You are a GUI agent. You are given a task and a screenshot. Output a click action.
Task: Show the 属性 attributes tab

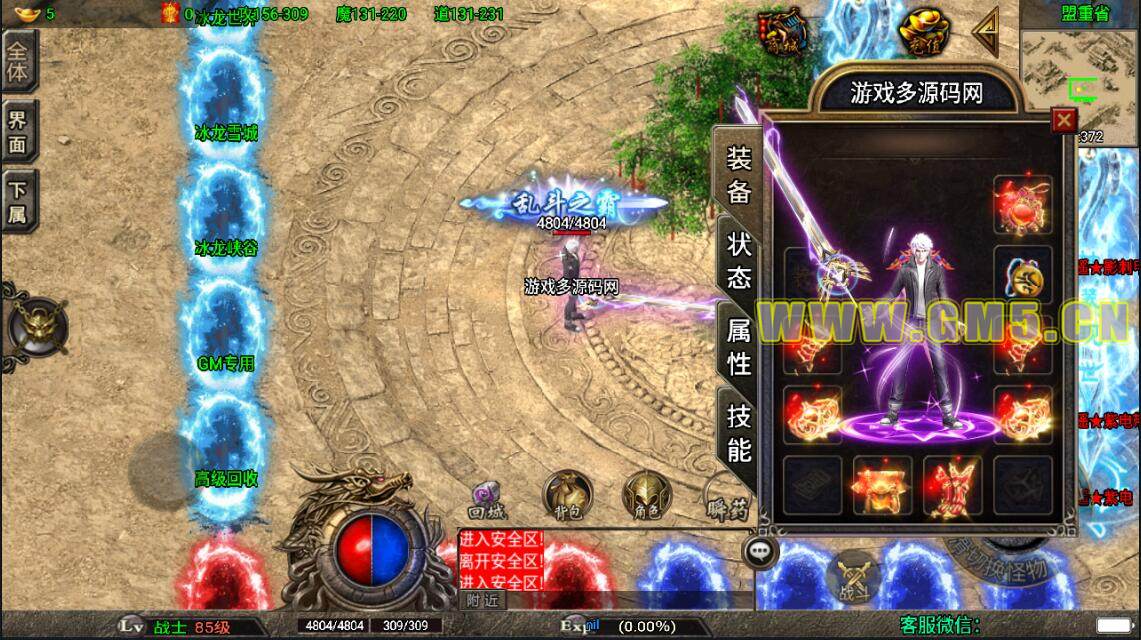pos(739,346)
